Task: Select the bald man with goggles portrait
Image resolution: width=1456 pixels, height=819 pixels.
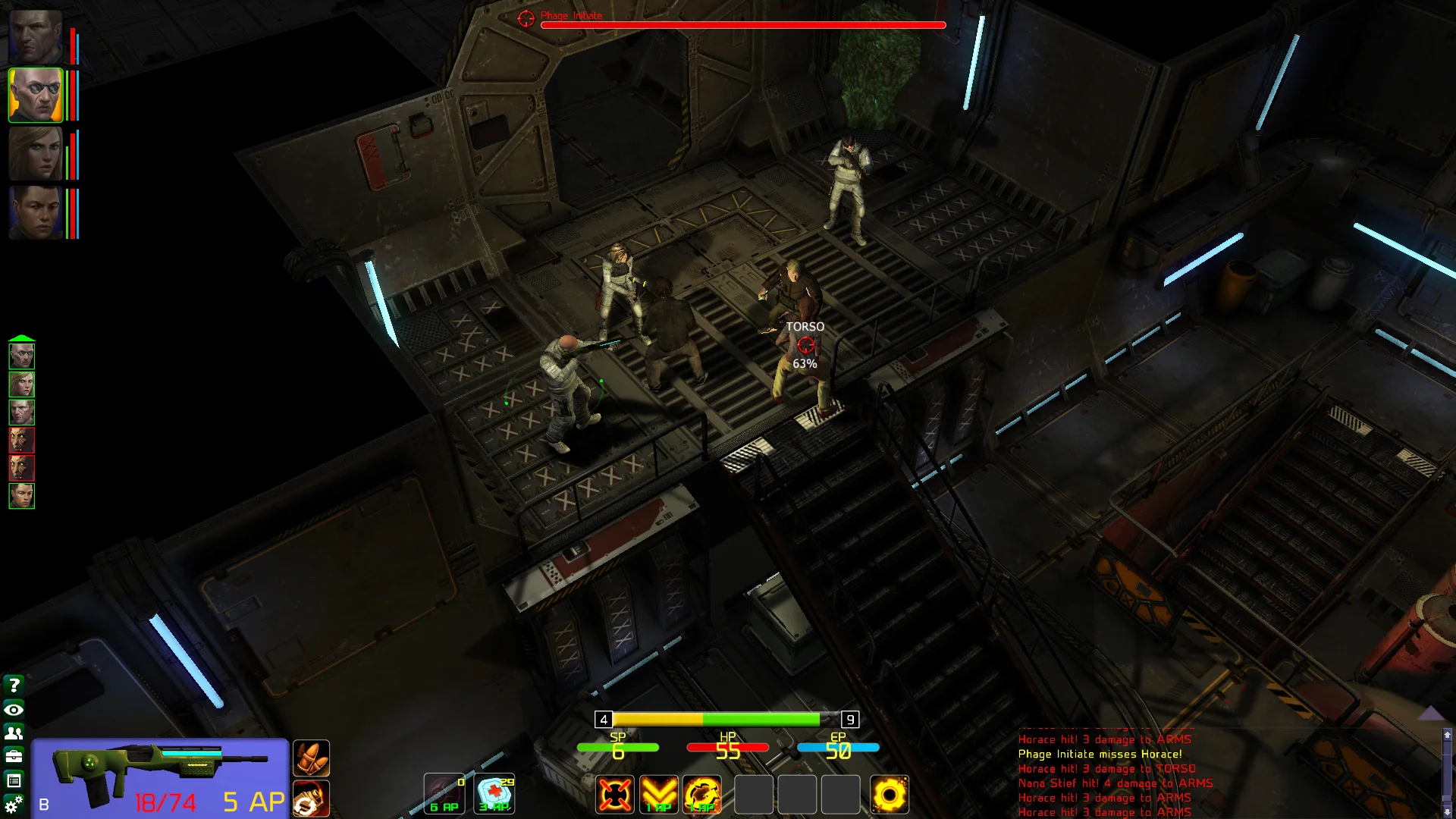Action: coord(36,95)
